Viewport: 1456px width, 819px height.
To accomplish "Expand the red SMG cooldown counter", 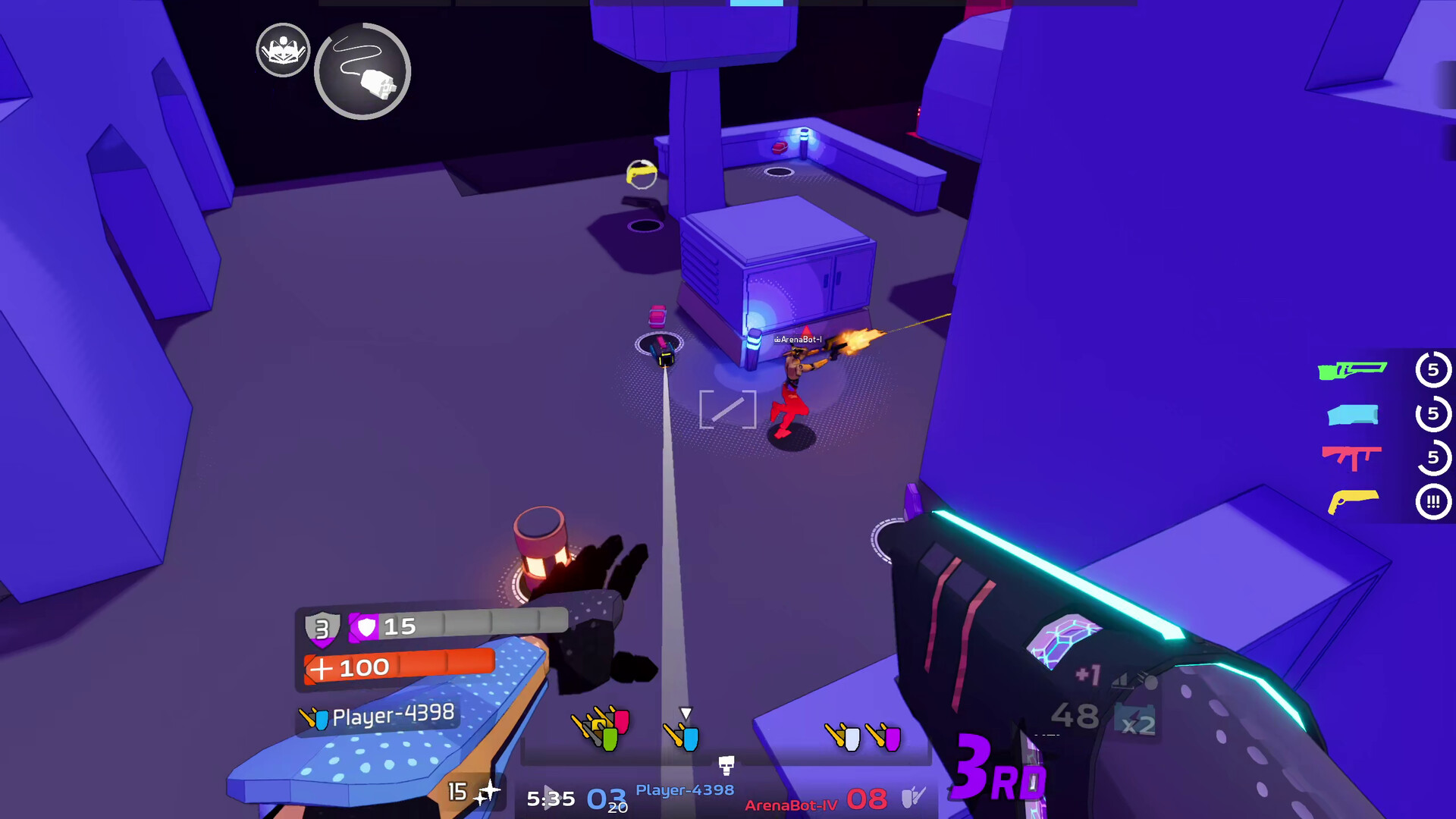I will pos(1432,458).
